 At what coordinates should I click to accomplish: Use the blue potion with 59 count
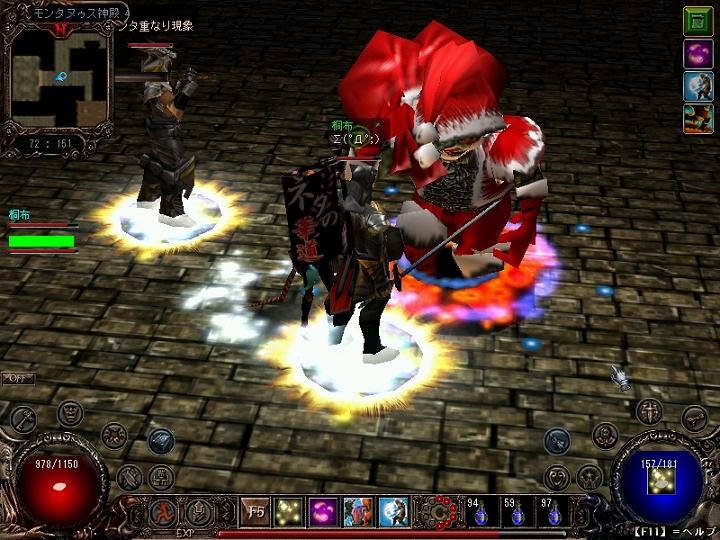coord(518,513)
